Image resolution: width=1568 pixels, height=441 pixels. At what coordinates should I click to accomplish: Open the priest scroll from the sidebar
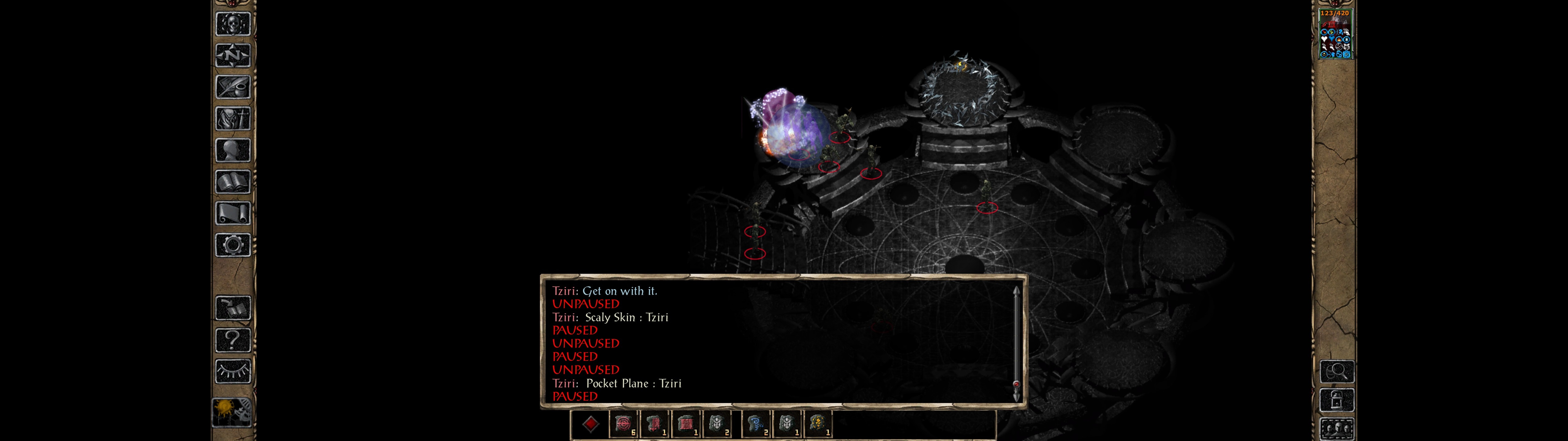click(x=232, y=214)
